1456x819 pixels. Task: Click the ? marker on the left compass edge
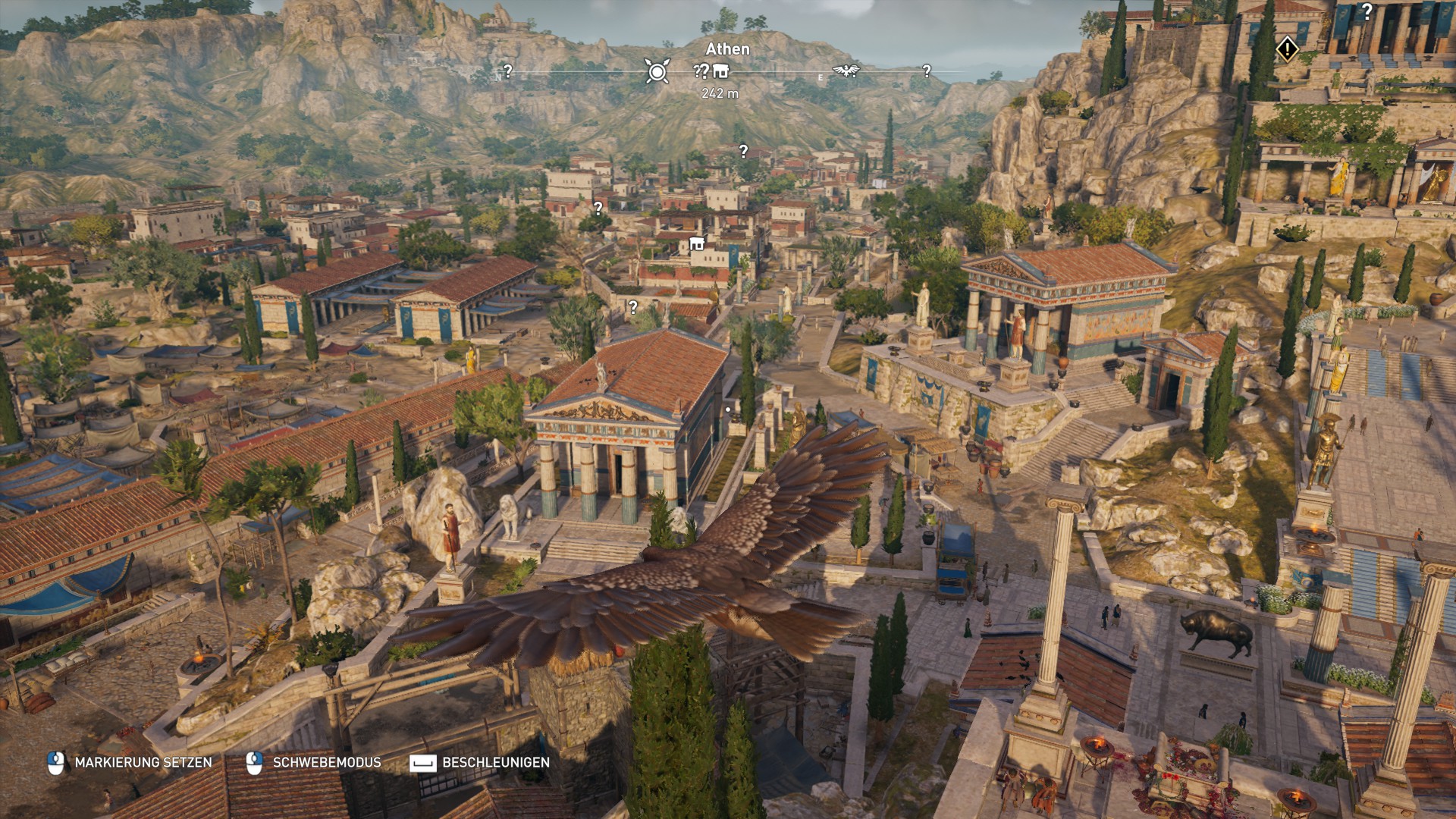tap(507, 71)
